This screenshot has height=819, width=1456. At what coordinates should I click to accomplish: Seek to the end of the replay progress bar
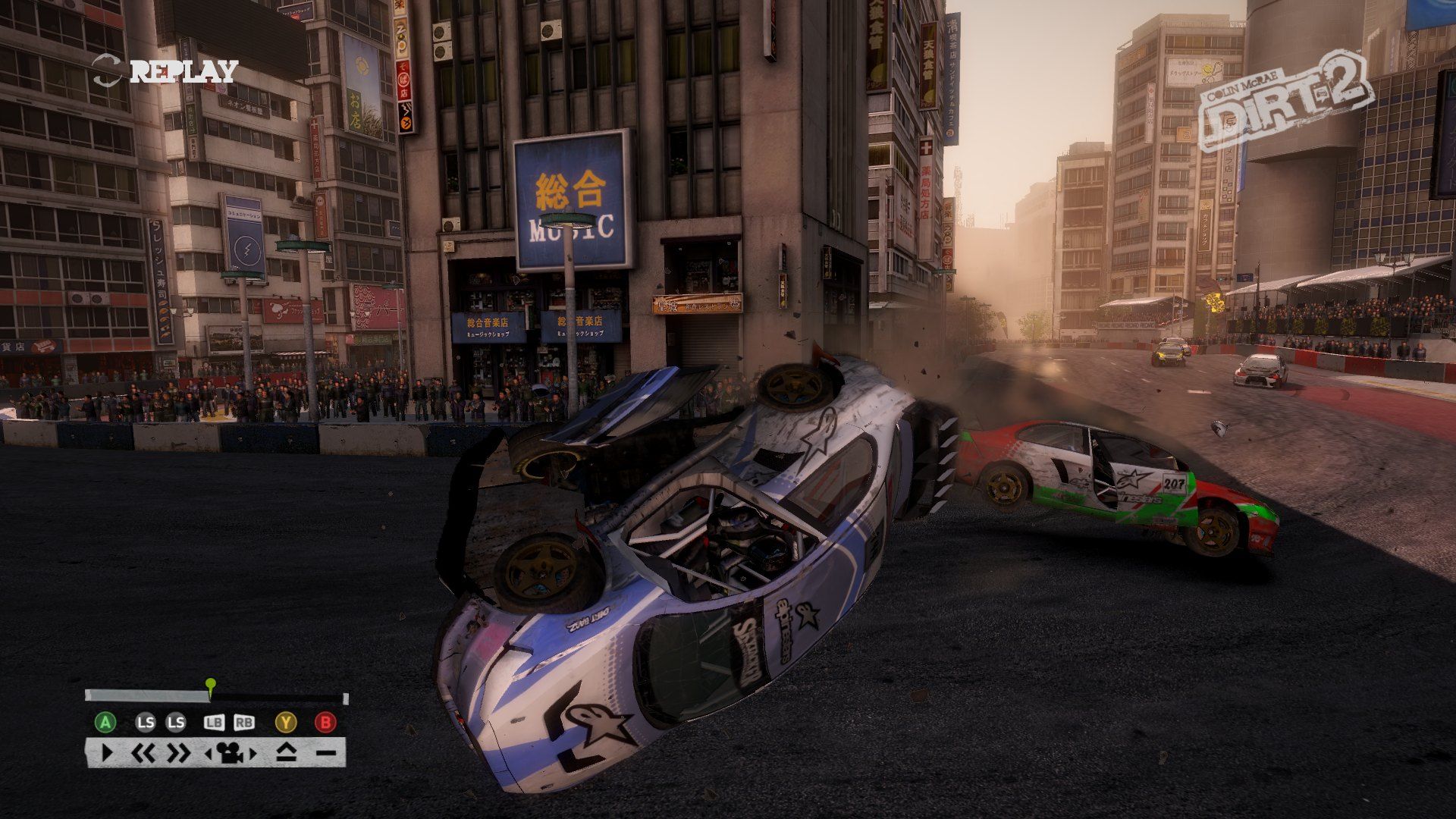[345, 698]
